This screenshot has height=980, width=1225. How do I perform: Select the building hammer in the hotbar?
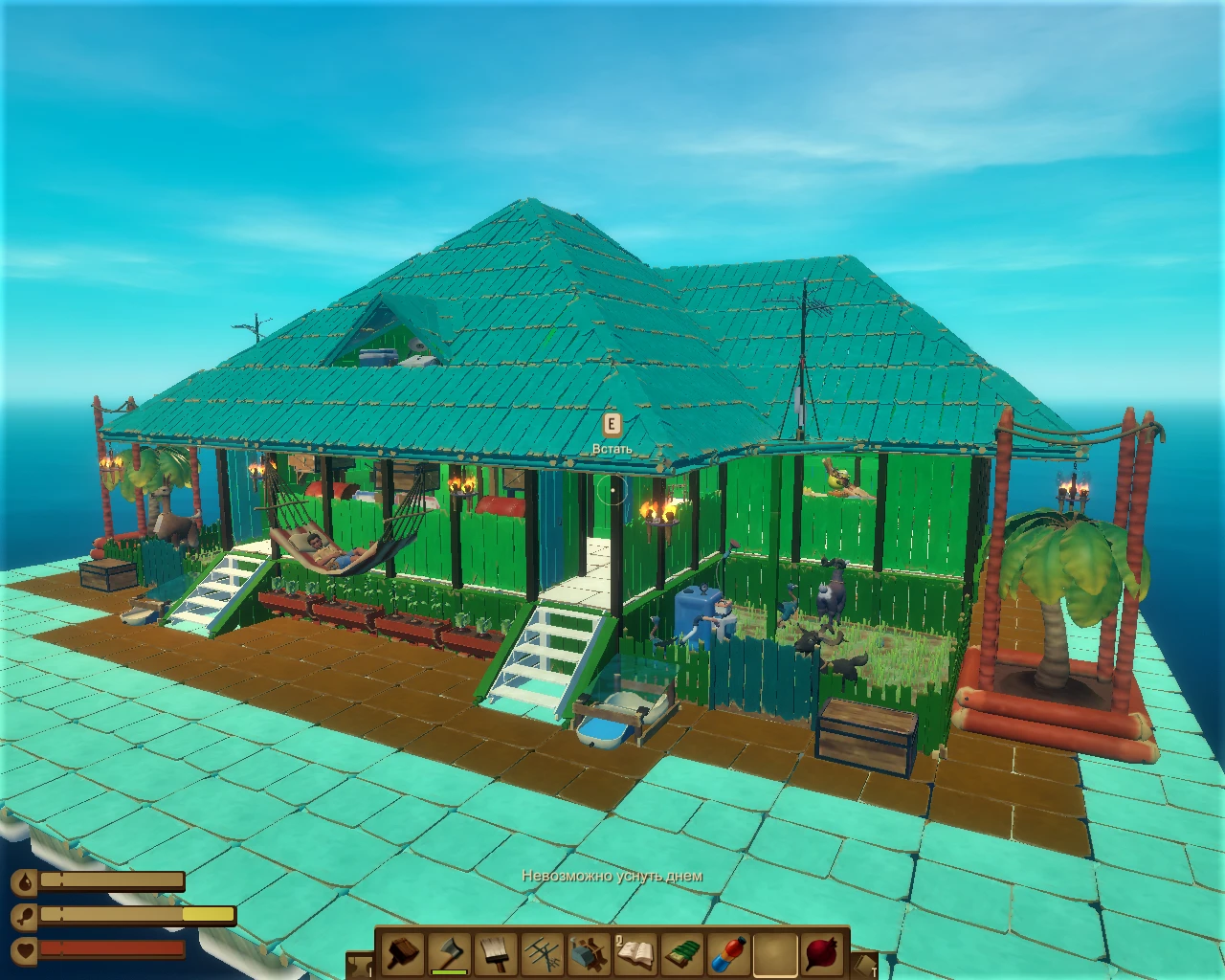tap(404, 955)
